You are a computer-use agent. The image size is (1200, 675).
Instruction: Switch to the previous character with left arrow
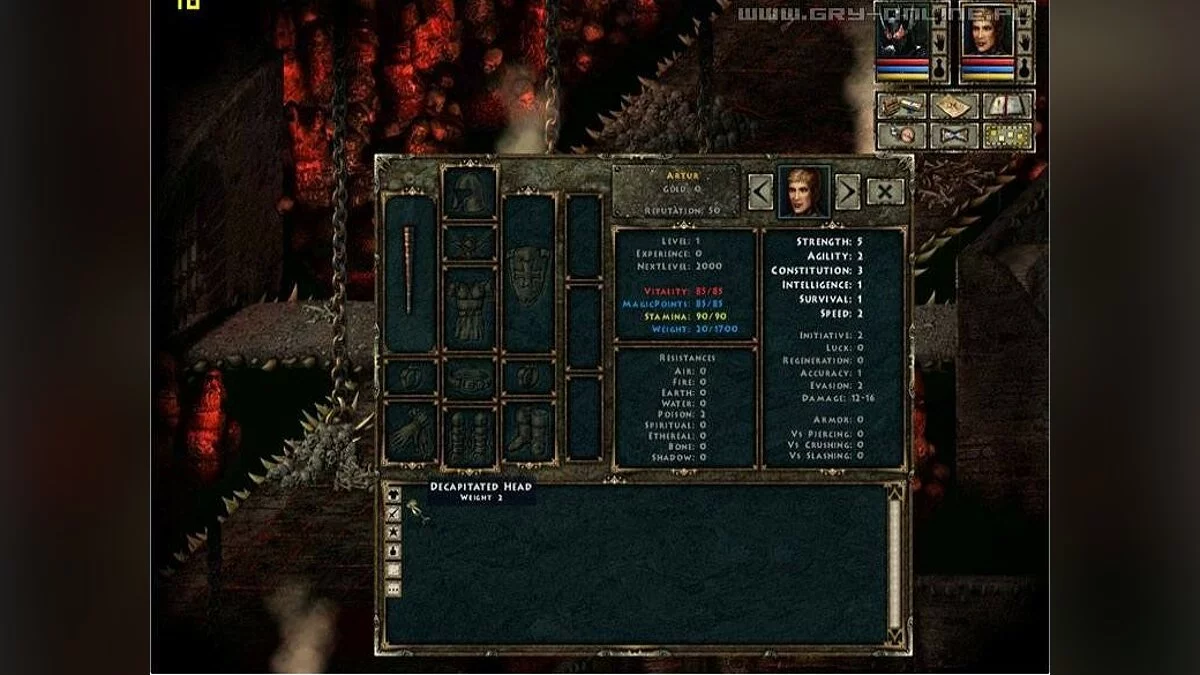pyautogui.click(x=761, y=191)
